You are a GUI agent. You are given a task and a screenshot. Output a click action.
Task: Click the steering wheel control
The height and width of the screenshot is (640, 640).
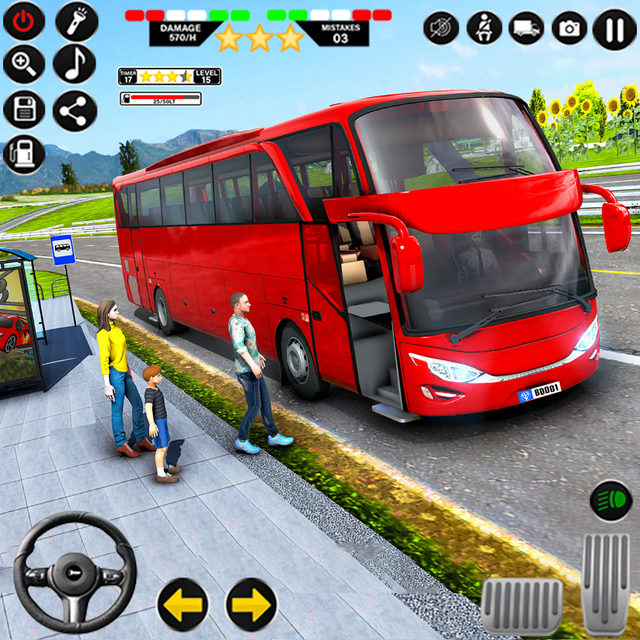click(x=75, y=572)
